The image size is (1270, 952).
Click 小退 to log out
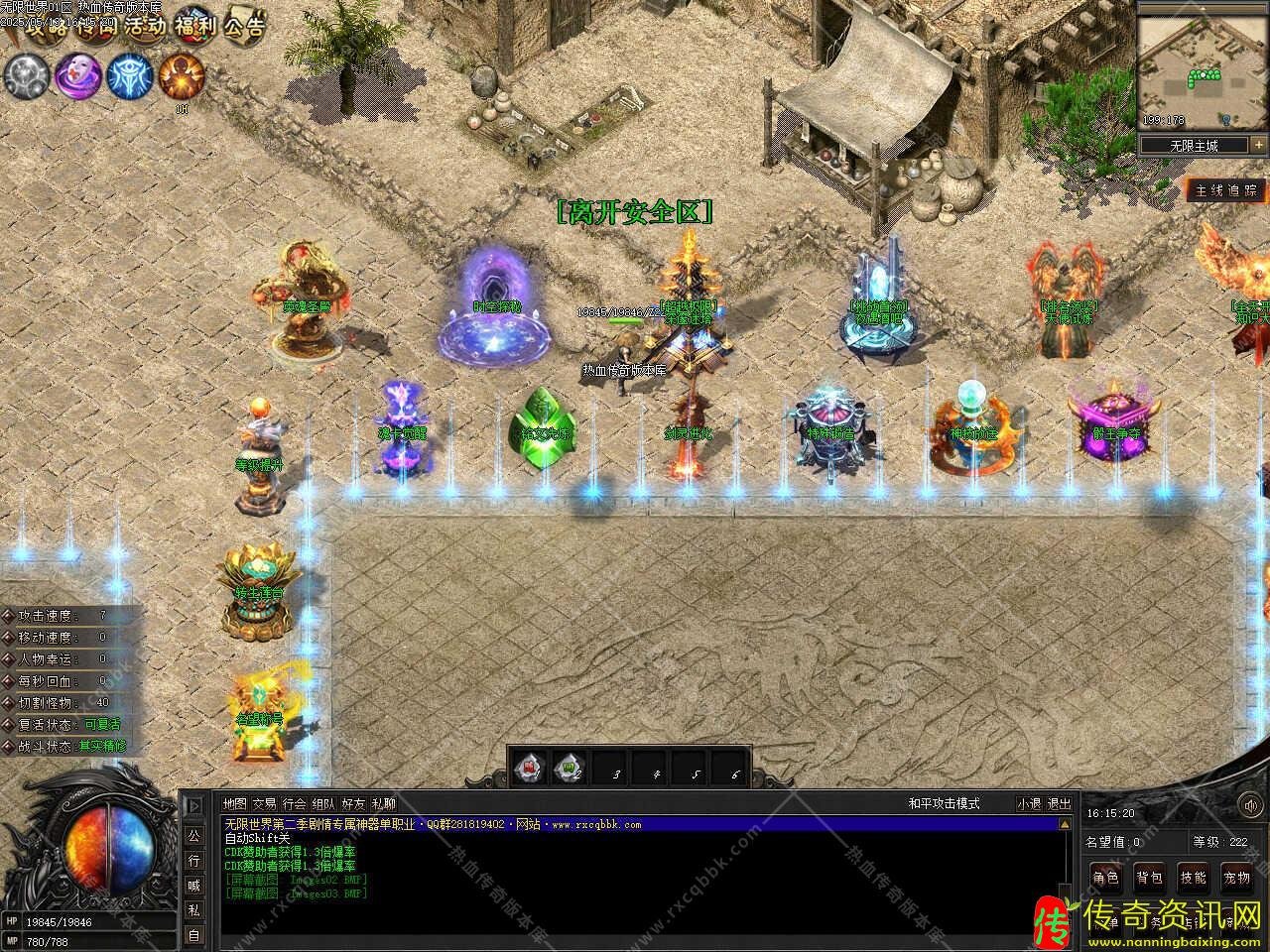pyautogui.click(x=1029, y=804)
